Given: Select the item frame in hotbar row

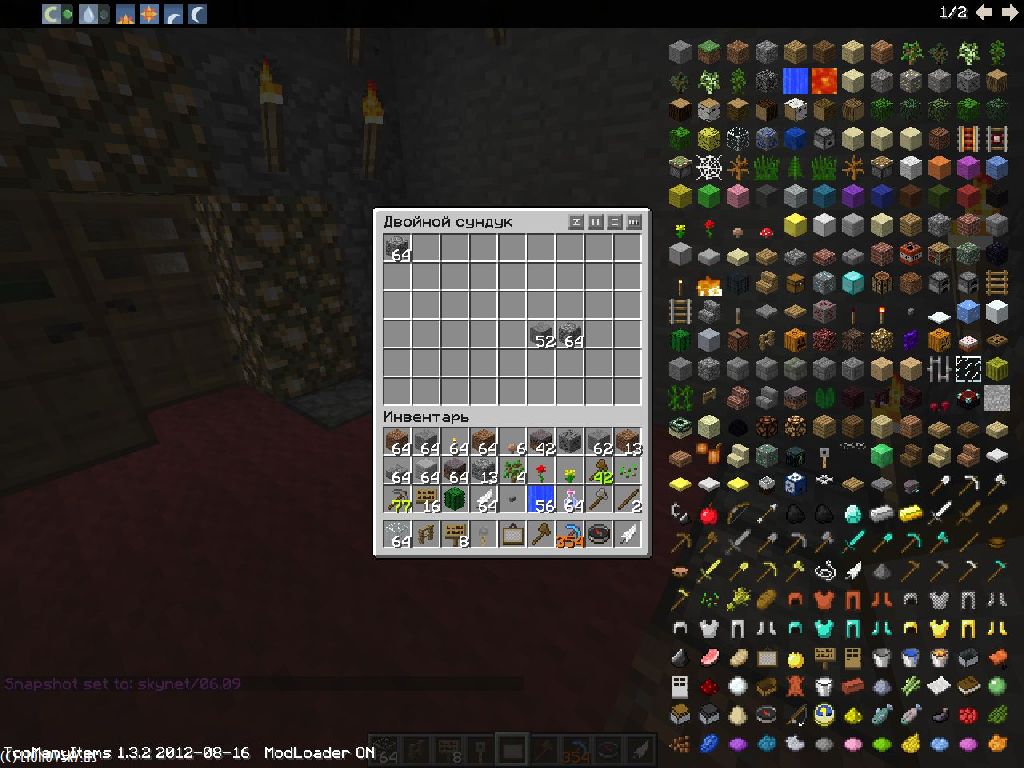Looking at the screenshot, I should coord(513,534).
